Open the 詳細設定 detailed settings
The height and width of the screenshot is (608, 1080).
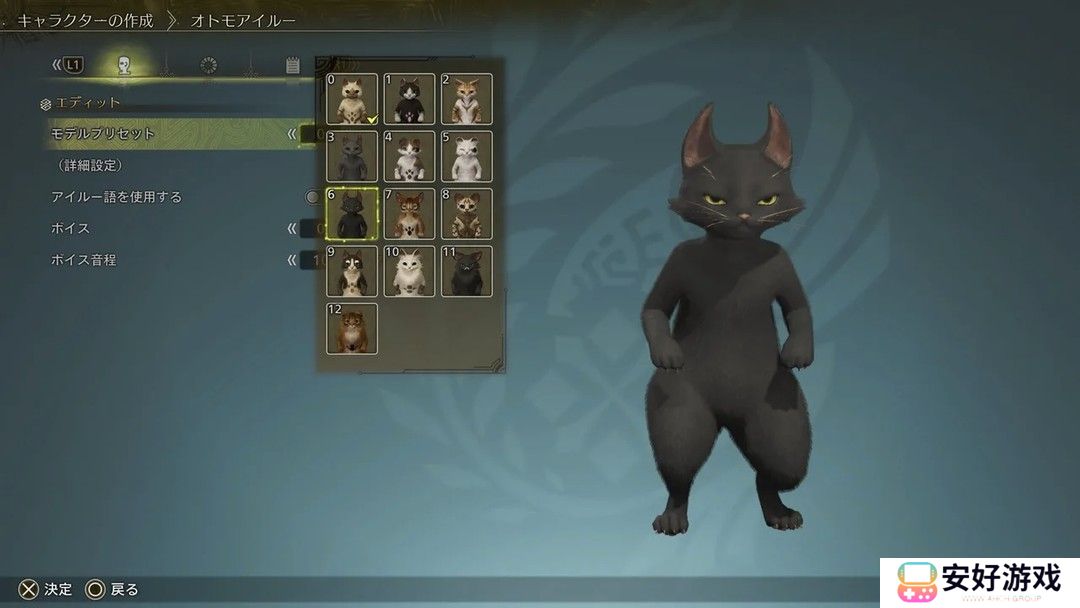(90, 165)
